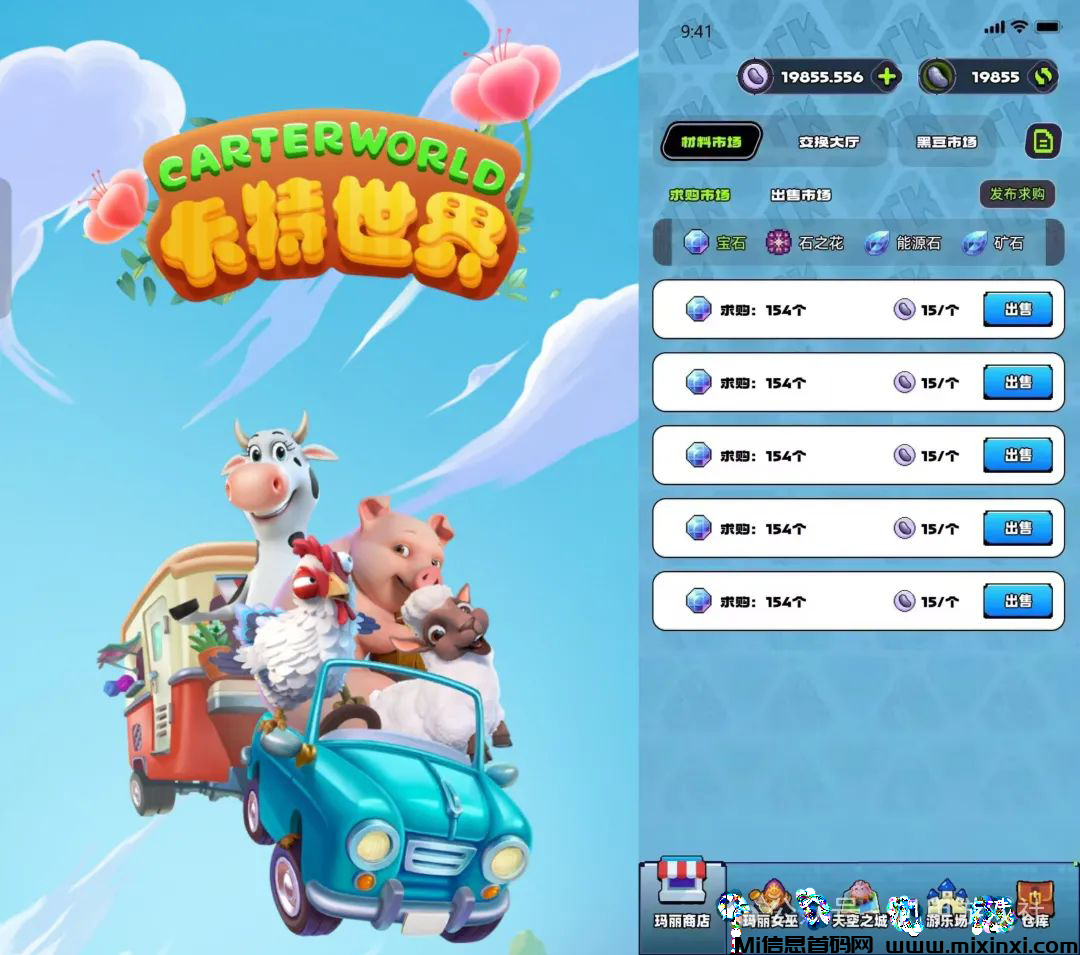Open the 交换大厅 tab
1080x955 pixels.
click(828, 142)
